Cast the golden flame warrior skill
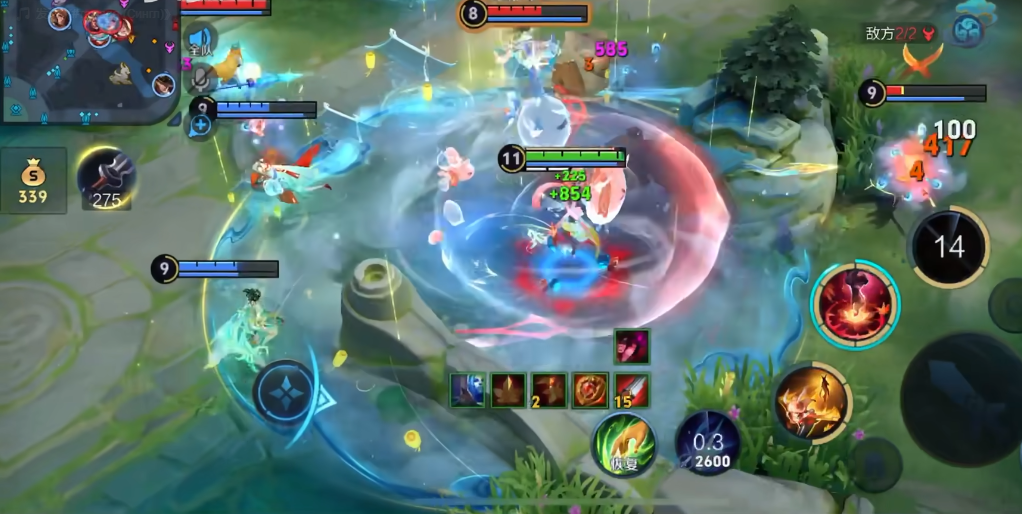This screenshot has height=514, width=1022. 812,402
